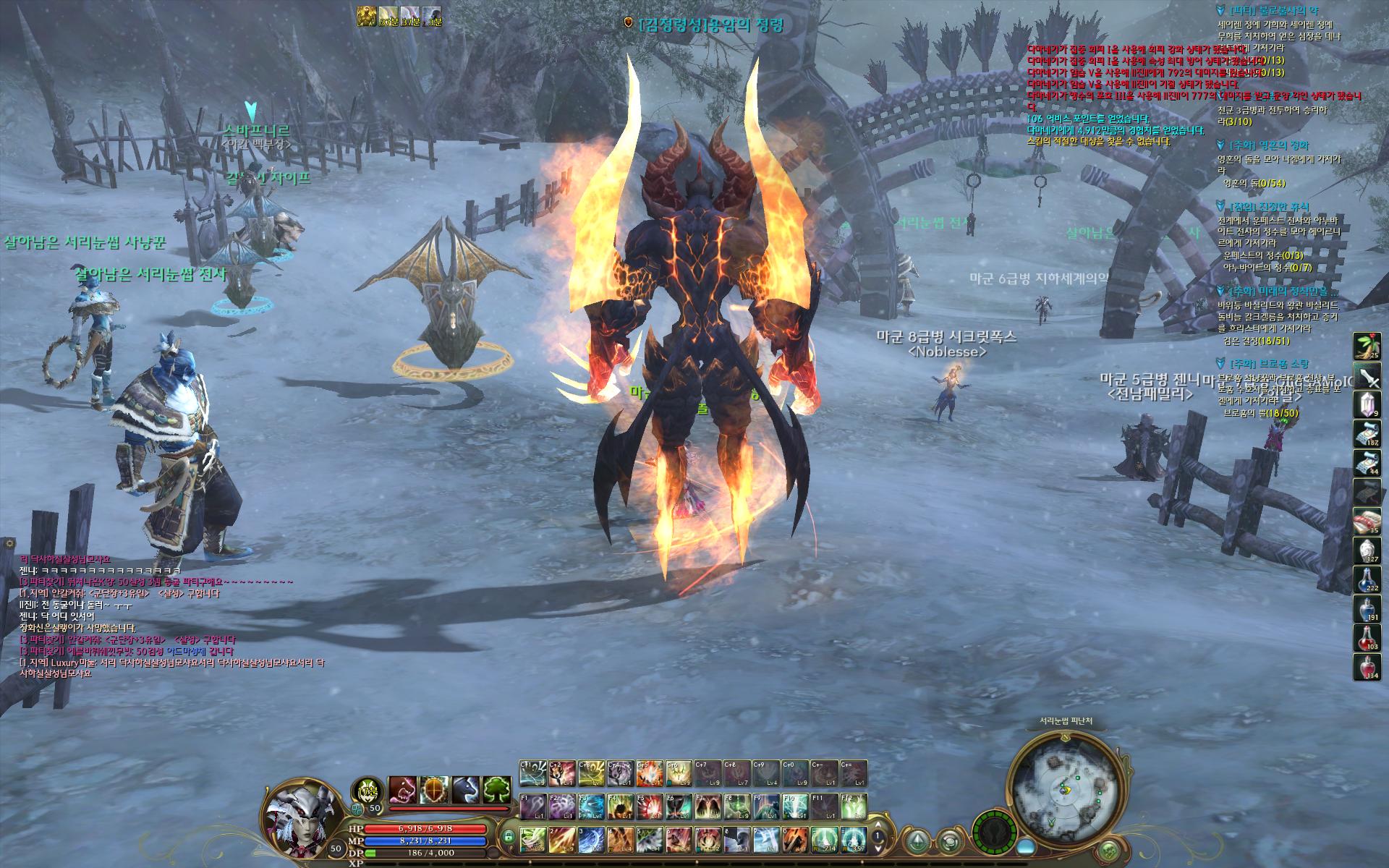Image resolution: width=1389 pixels, height=868 pixels.
Task: Use the sword icon in the side bar
Action: [1367, 376]
